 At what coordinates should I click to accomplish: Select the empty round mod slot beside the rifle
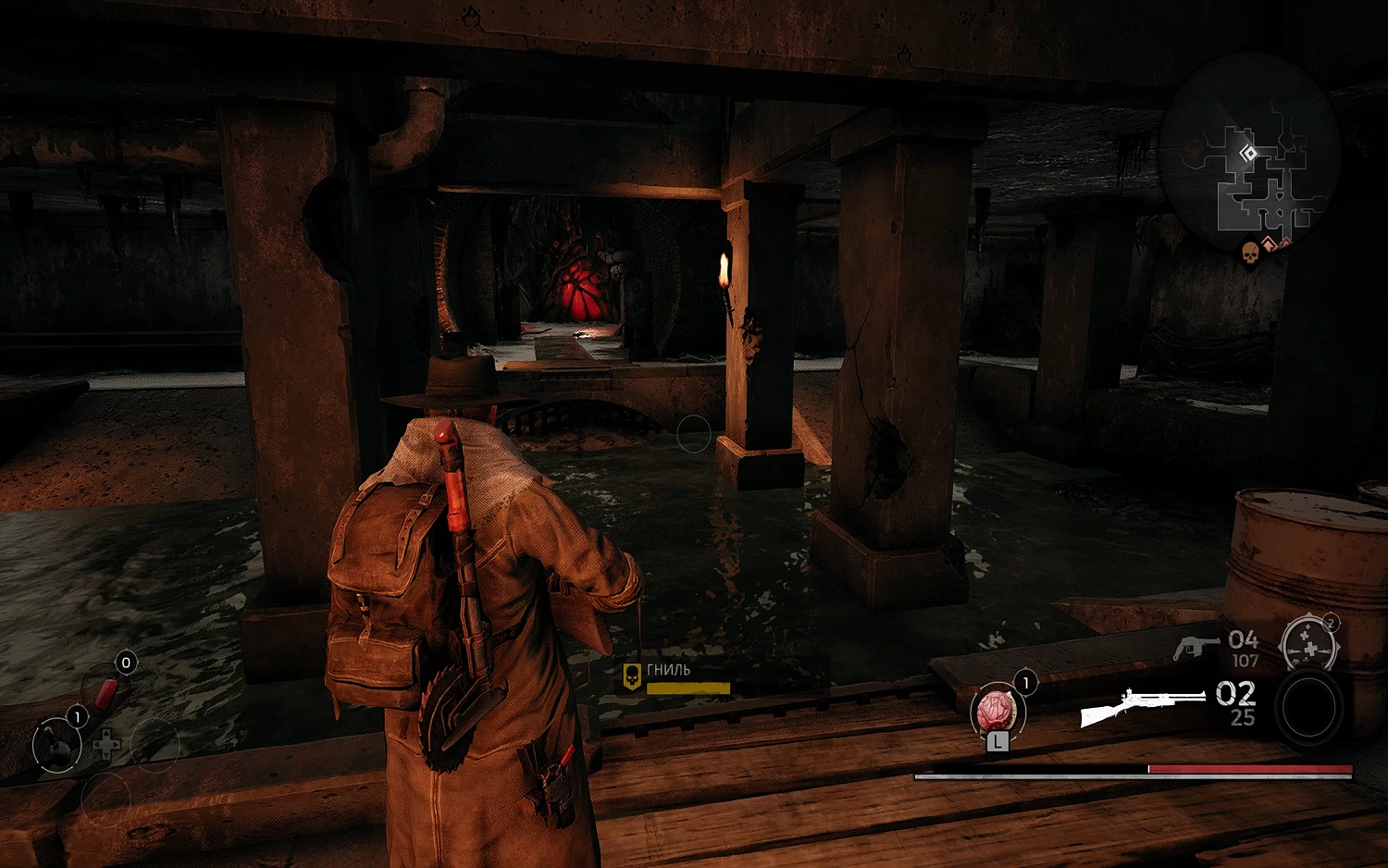pyautogui.click(x=1308, y=708)
